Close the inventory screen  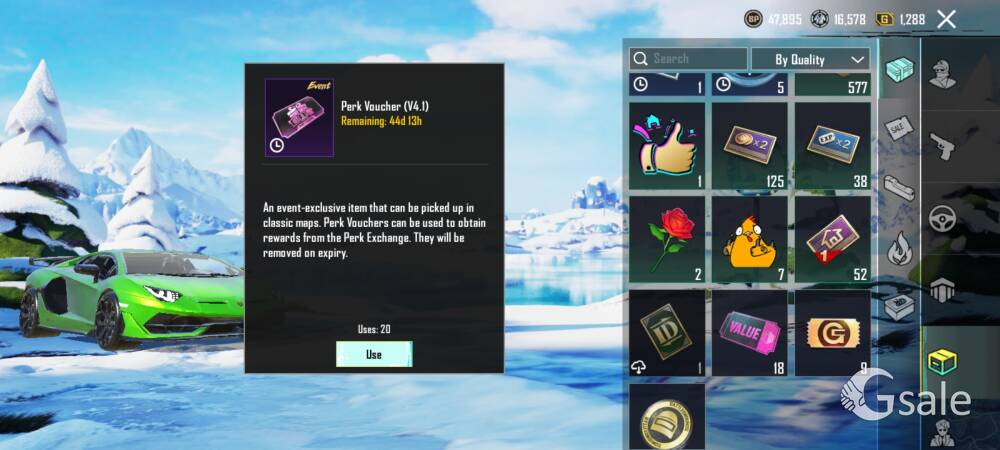(x=946, y=19)
